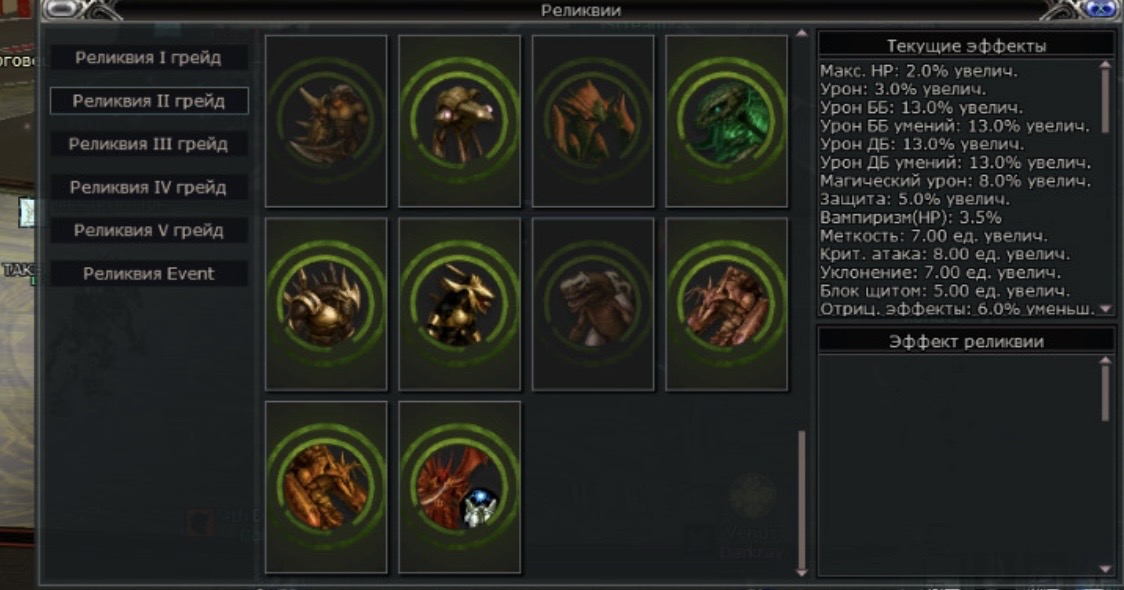Image resolution: width=1124 pixels, height=590 pixels.
Task: Pick the red dragon relic with blue gem
Action: click(x=459, y=487)
